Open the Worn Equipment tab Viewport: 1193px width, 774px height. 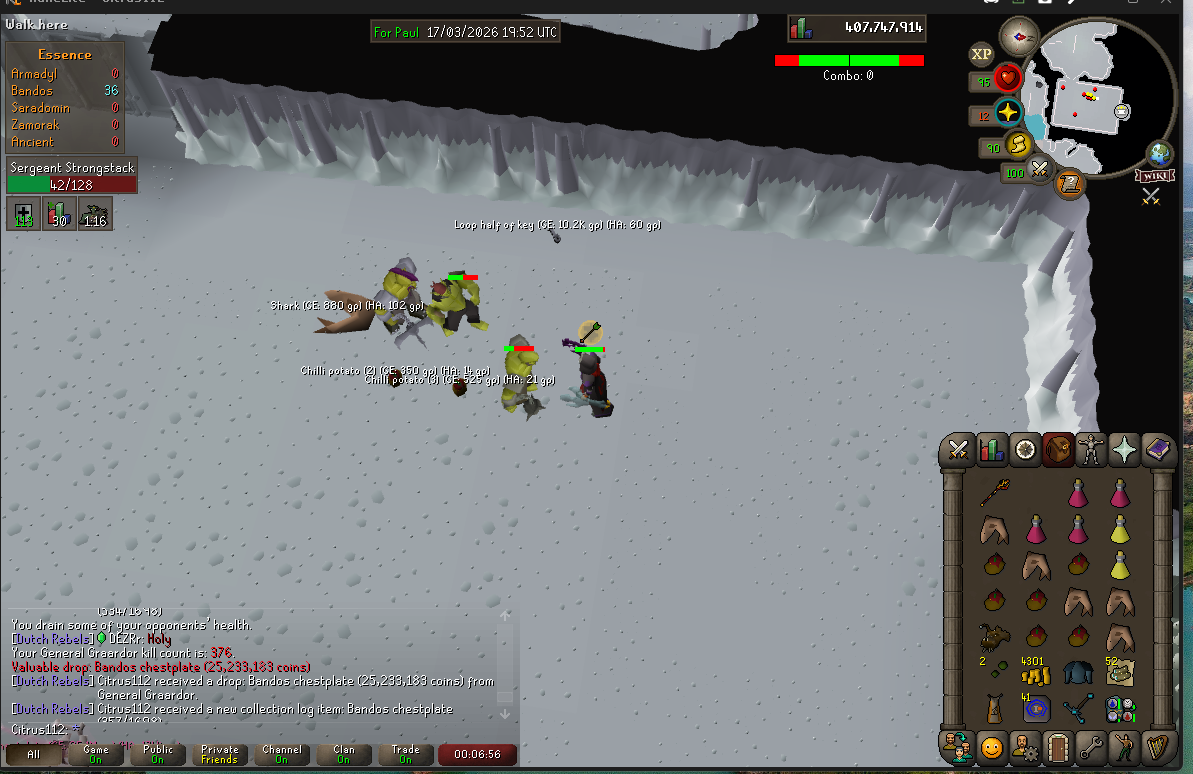point(1091,451)
